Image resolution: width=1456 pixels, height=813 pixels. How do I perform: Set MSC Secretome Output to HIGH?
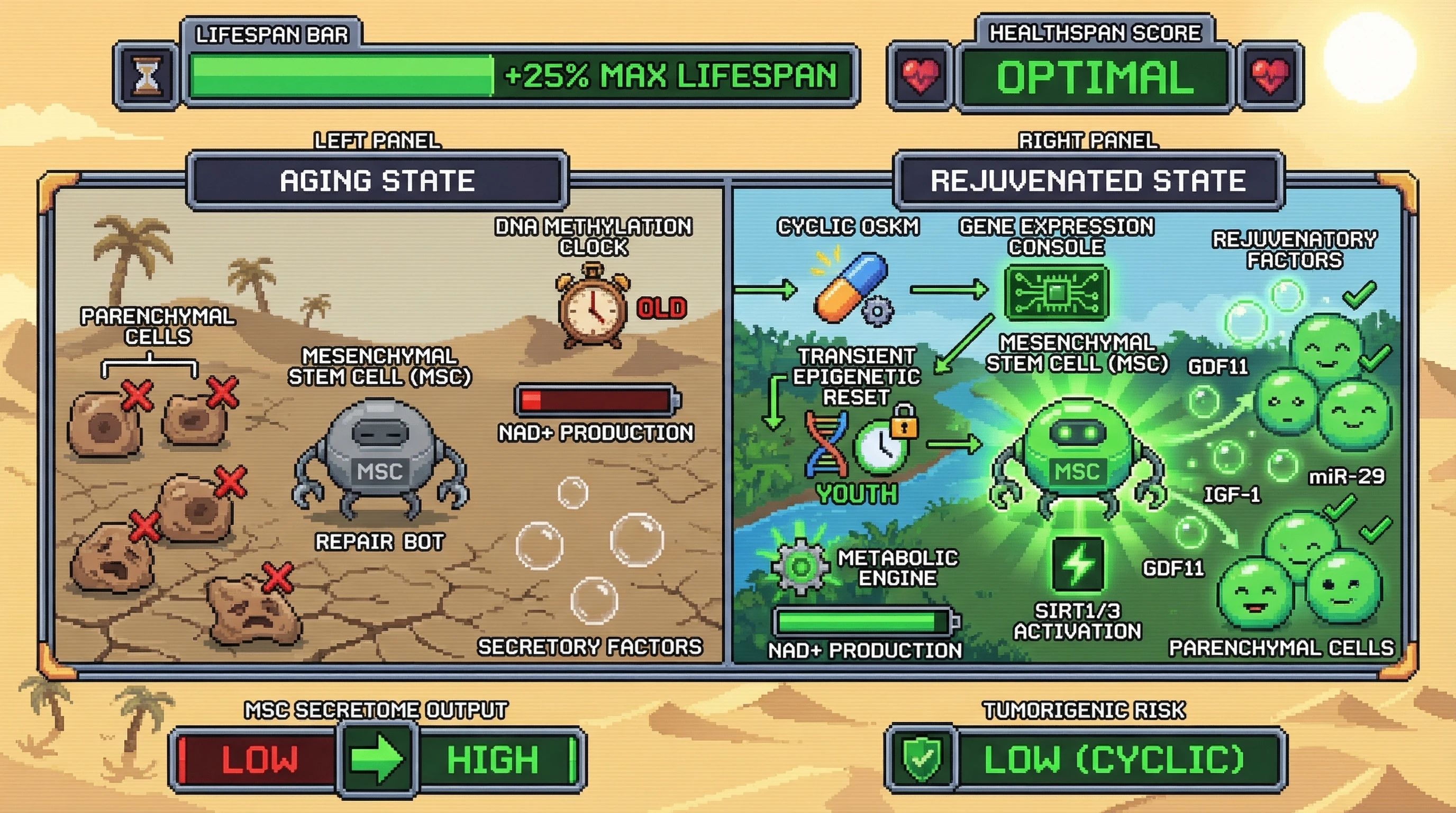(x=493, y=758)
